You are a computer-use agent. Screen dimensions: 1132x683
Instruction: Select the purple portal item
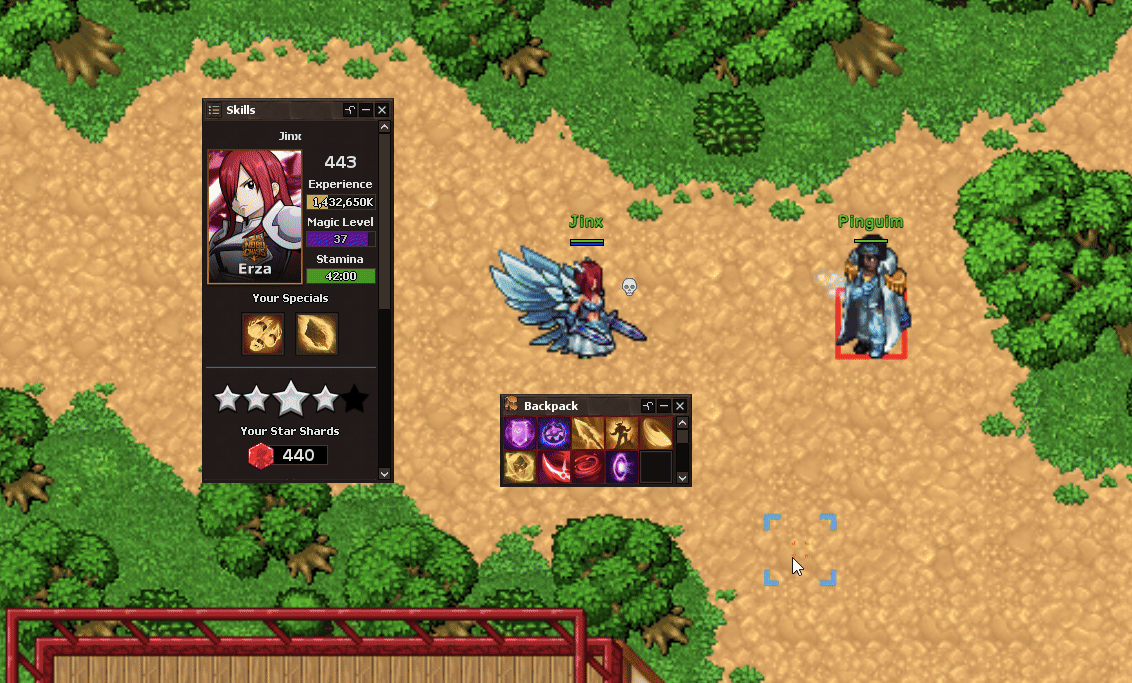pyautogui.click(x=621, y=467)
